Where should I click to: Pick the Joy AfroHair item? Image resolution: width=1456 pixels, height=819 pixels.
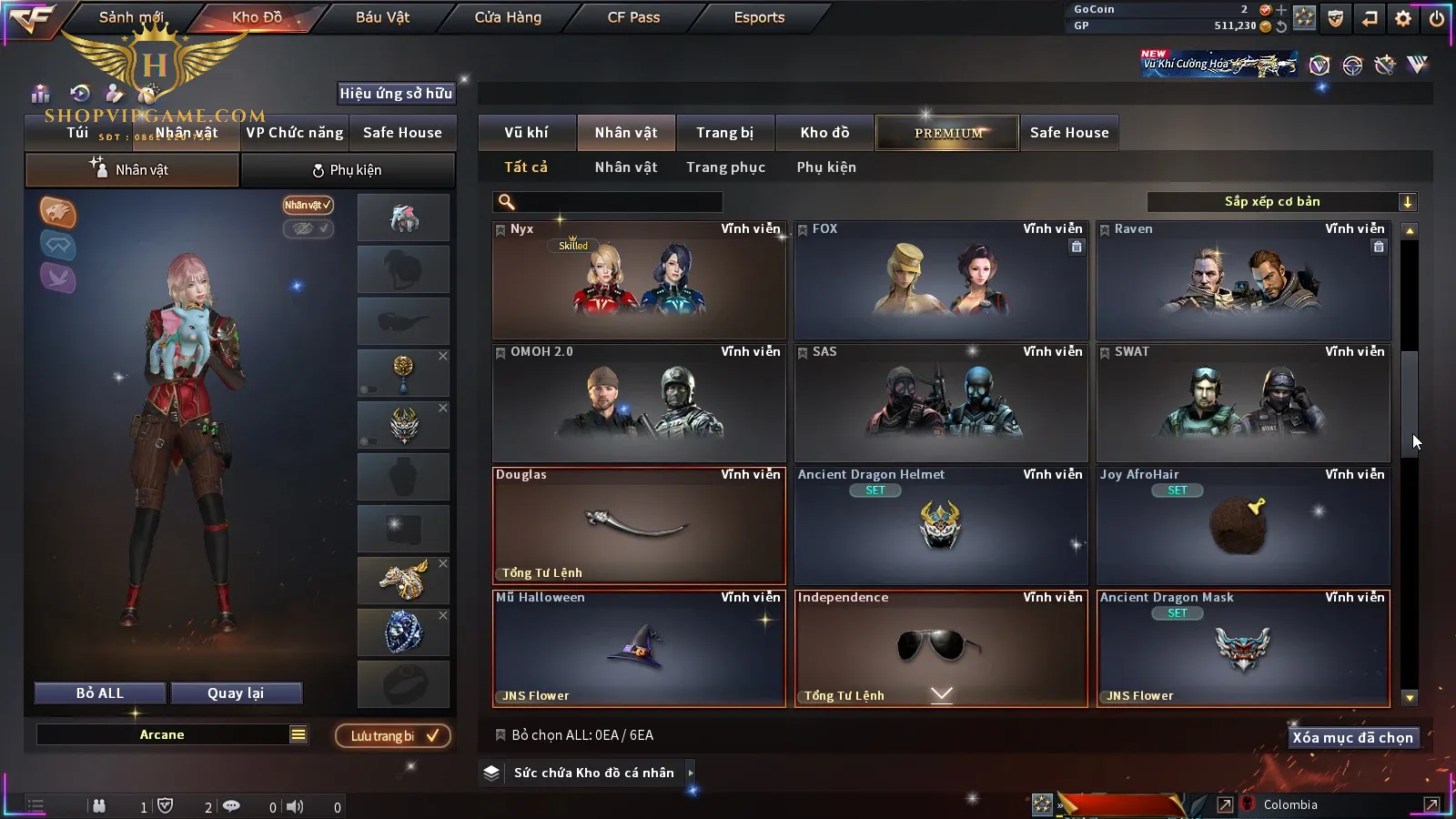click(1243, 526)
